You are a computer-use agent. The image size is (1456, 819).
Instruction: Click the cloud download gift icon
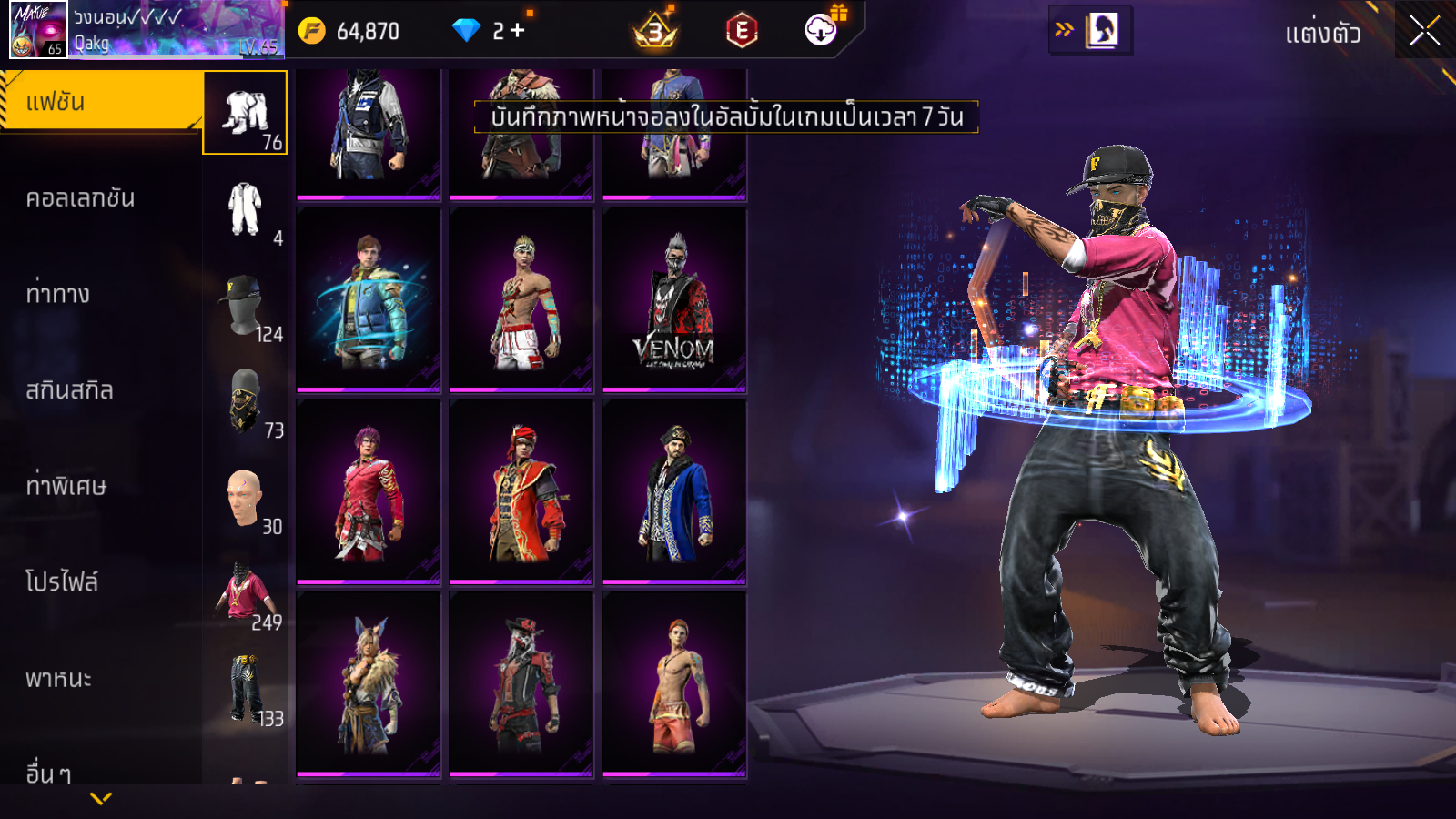(822, 29)
